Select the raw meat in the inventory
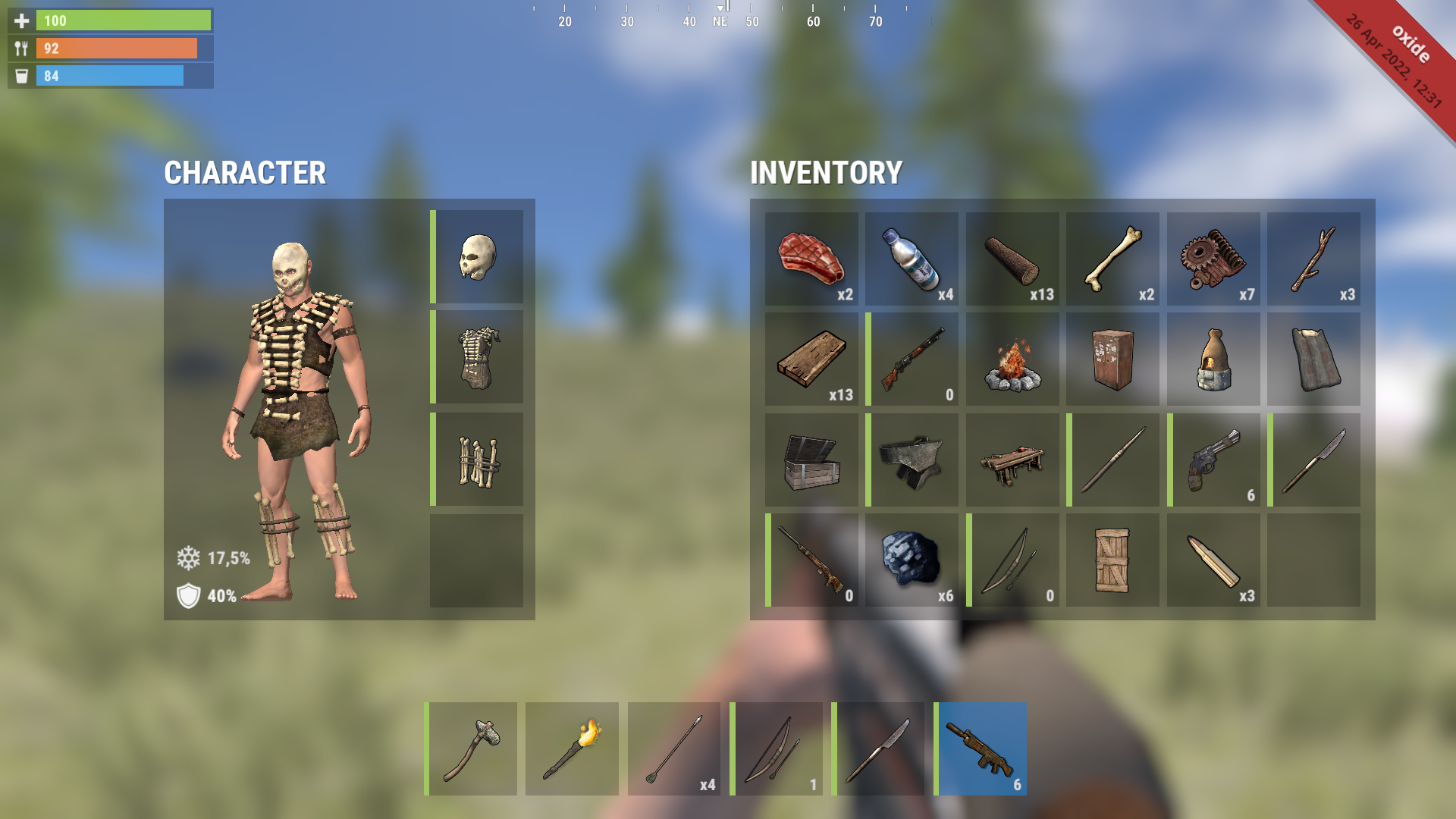This screenshot has width=1456, height=819. (x=811, y=258)
